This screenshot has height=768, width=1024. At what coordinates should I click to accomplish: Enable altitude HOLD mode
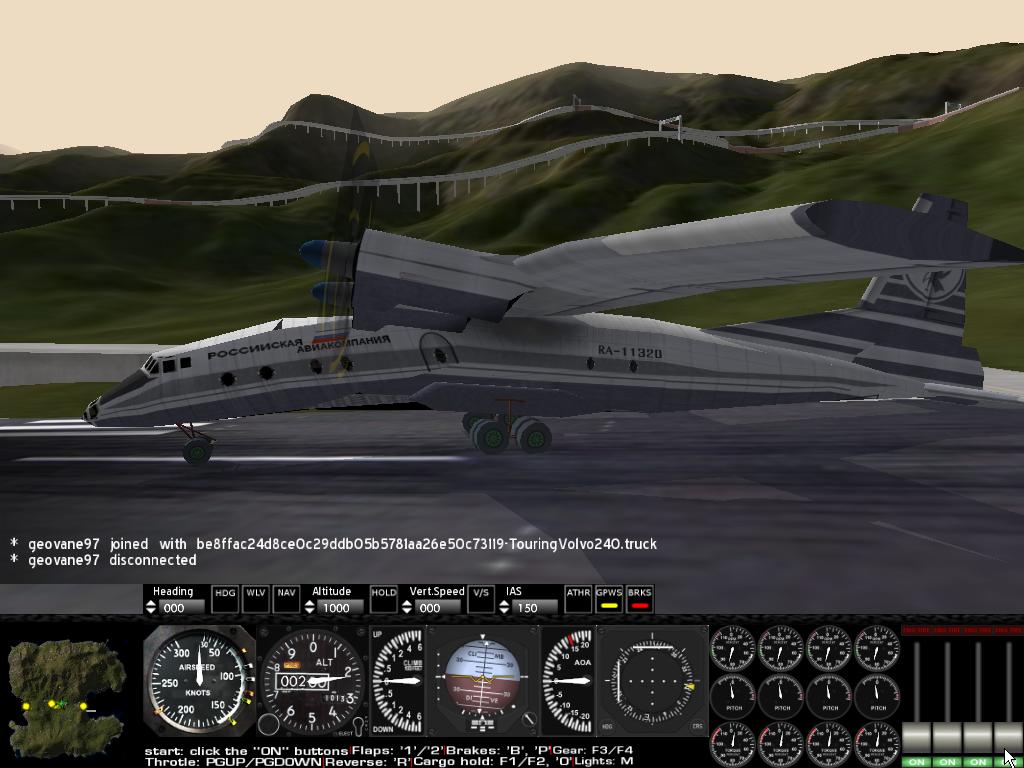tap(383, 598)
